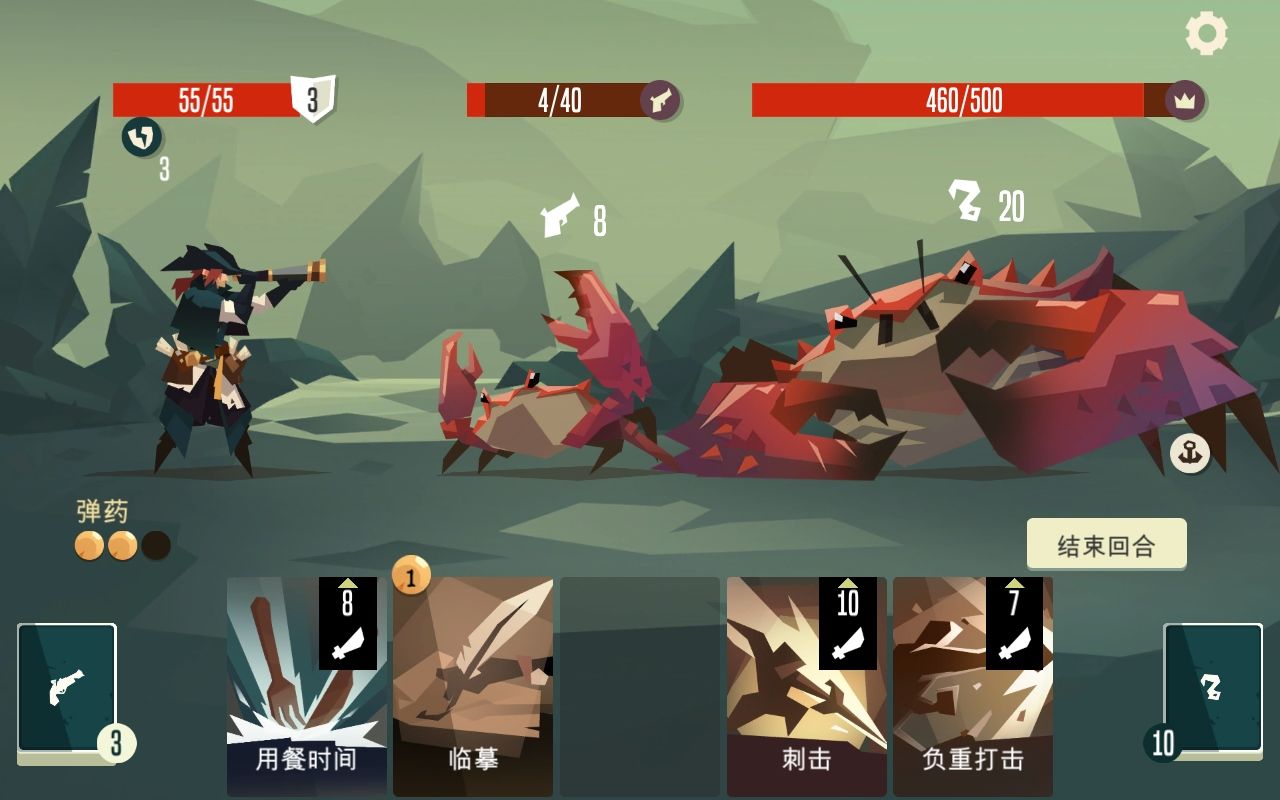Open the discard pile showing 10 cards
The height and width of the screenshot is (800, 1280).
(1211, 688)
